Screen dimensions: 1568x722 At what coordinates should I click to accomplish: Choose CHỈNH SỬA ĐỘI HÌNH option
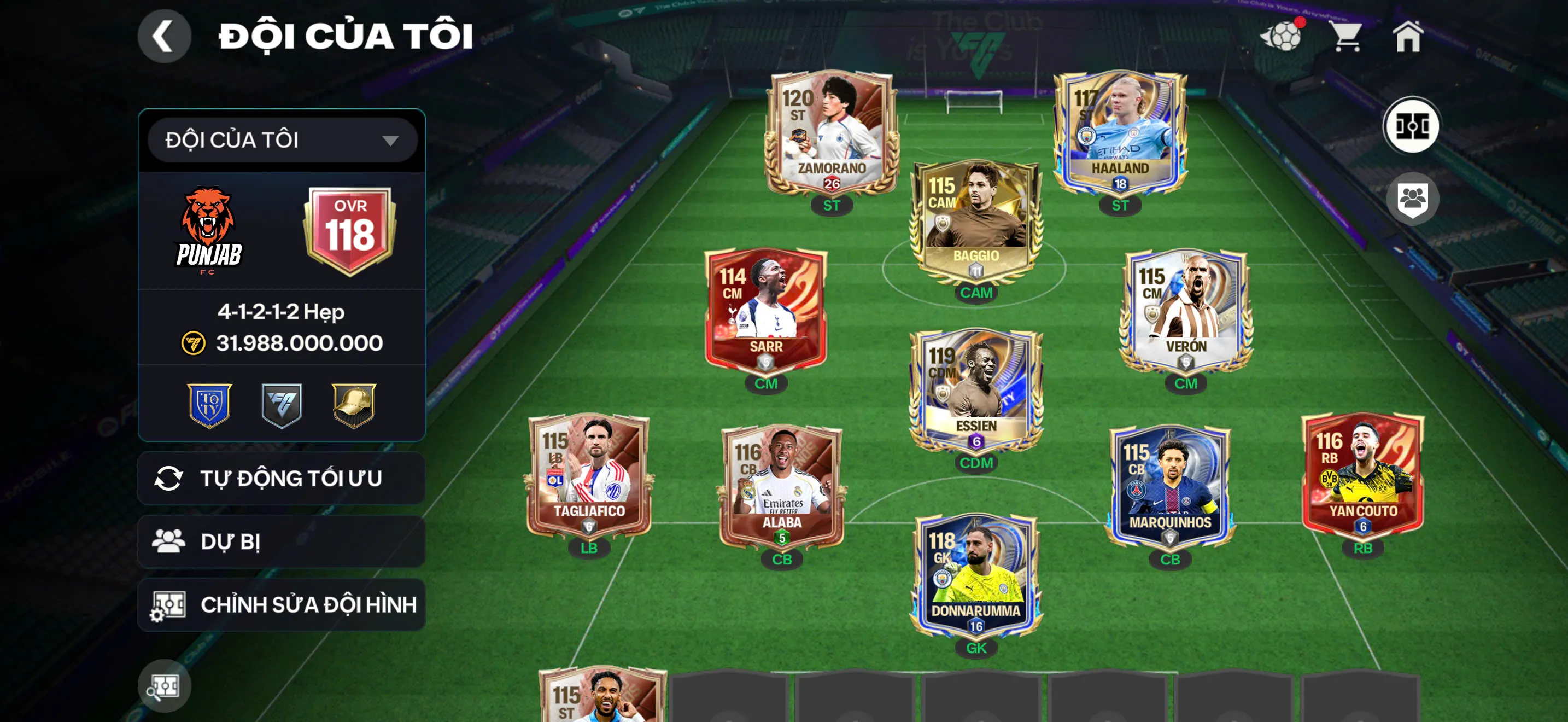pos(281,604)
